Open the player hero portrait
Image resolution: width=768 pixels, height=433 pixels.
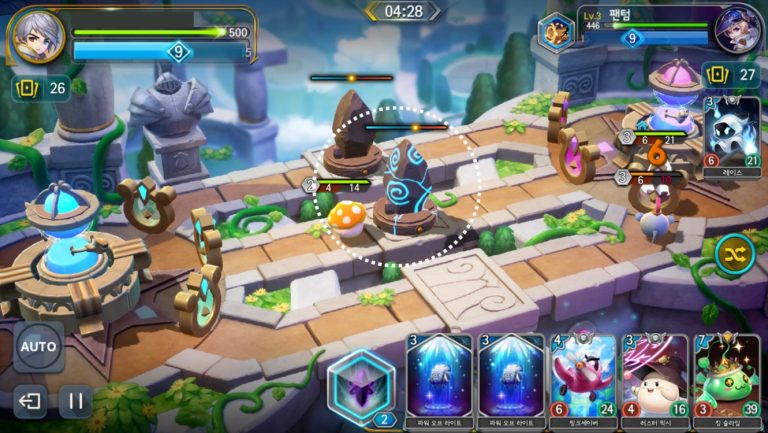[38, 37]
